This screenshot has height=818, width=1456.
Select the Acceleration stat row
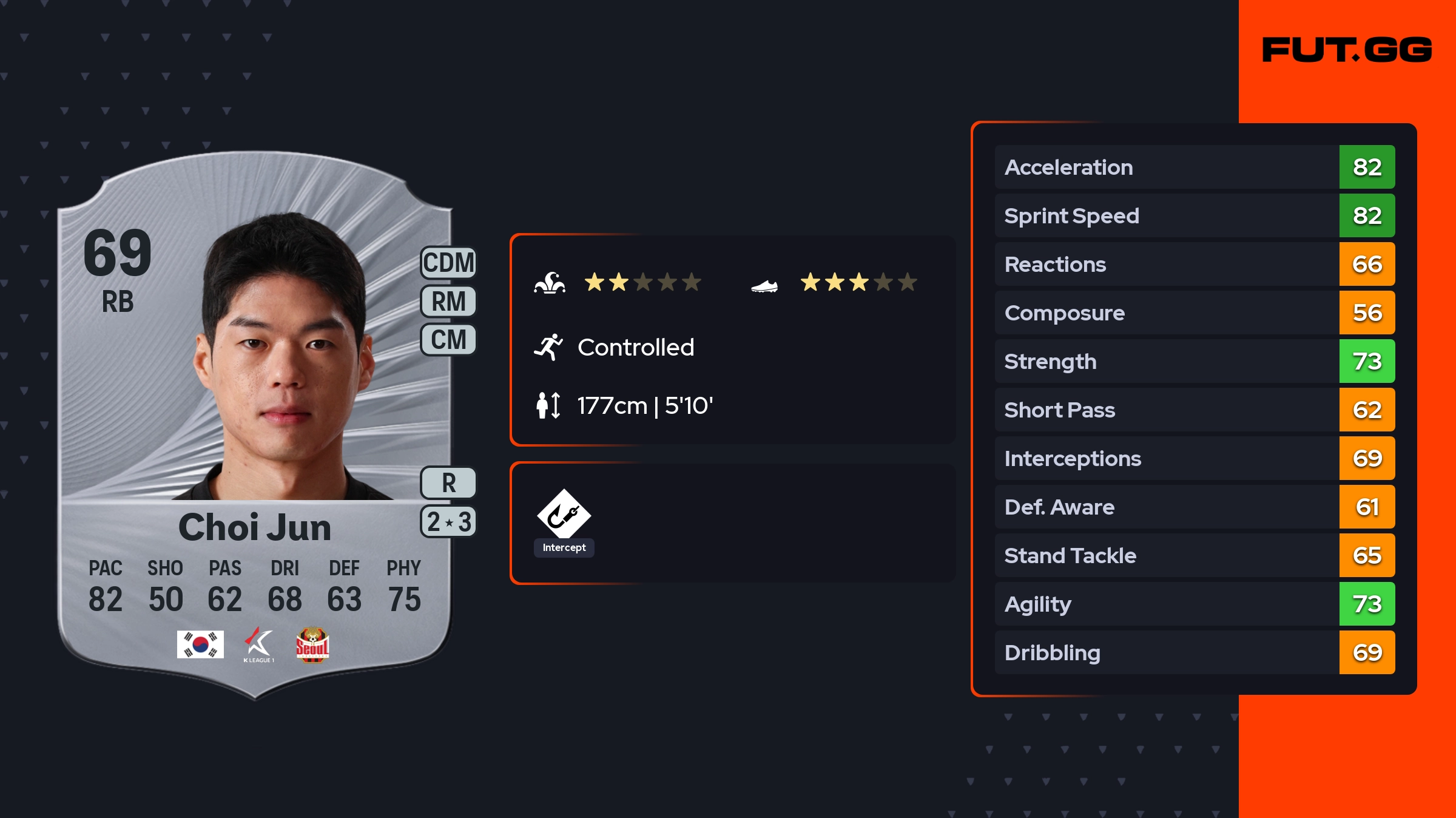click(1194, 167)
